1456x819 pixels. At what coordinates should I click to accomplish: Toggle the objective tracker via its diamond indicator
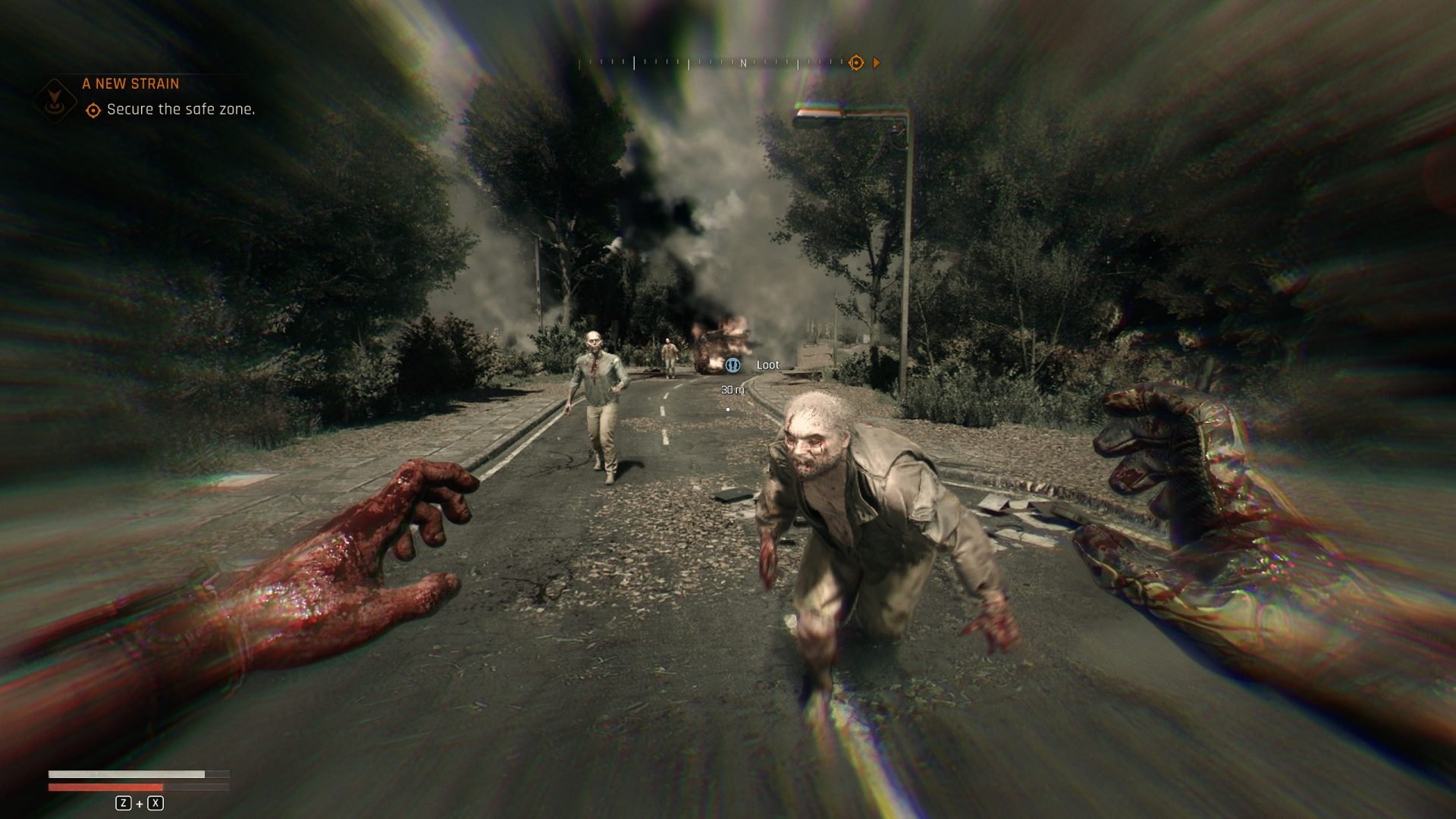tap(94, 110)
